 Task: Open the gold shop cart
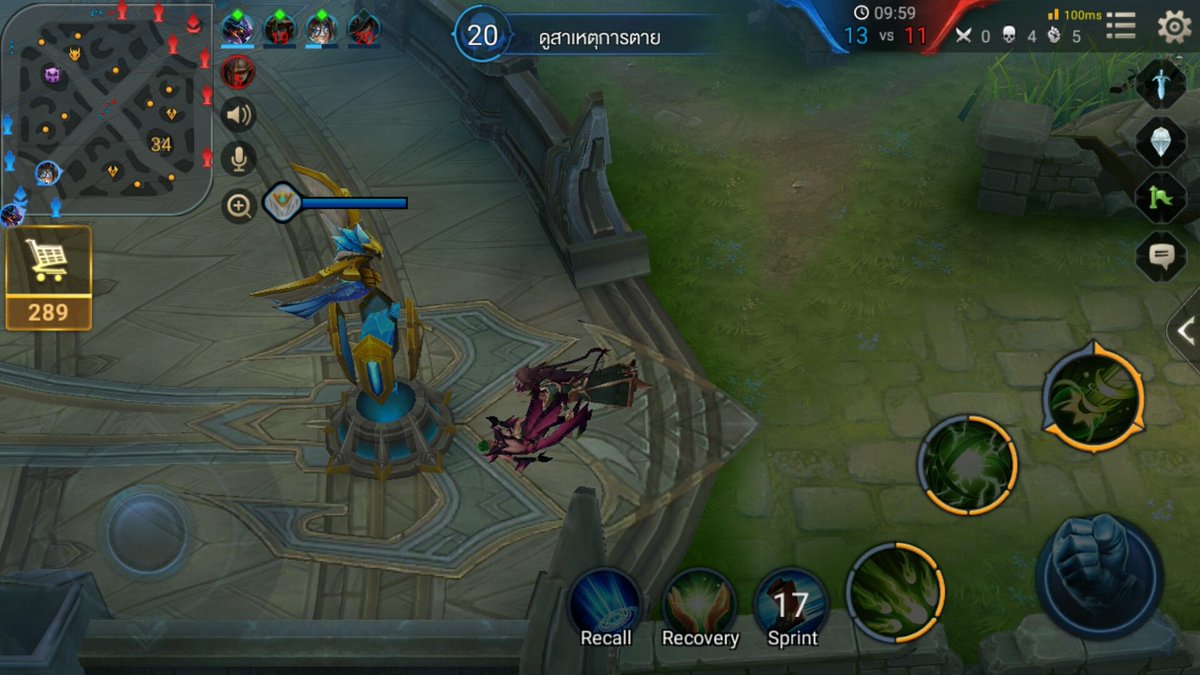[x=48, y=277]
